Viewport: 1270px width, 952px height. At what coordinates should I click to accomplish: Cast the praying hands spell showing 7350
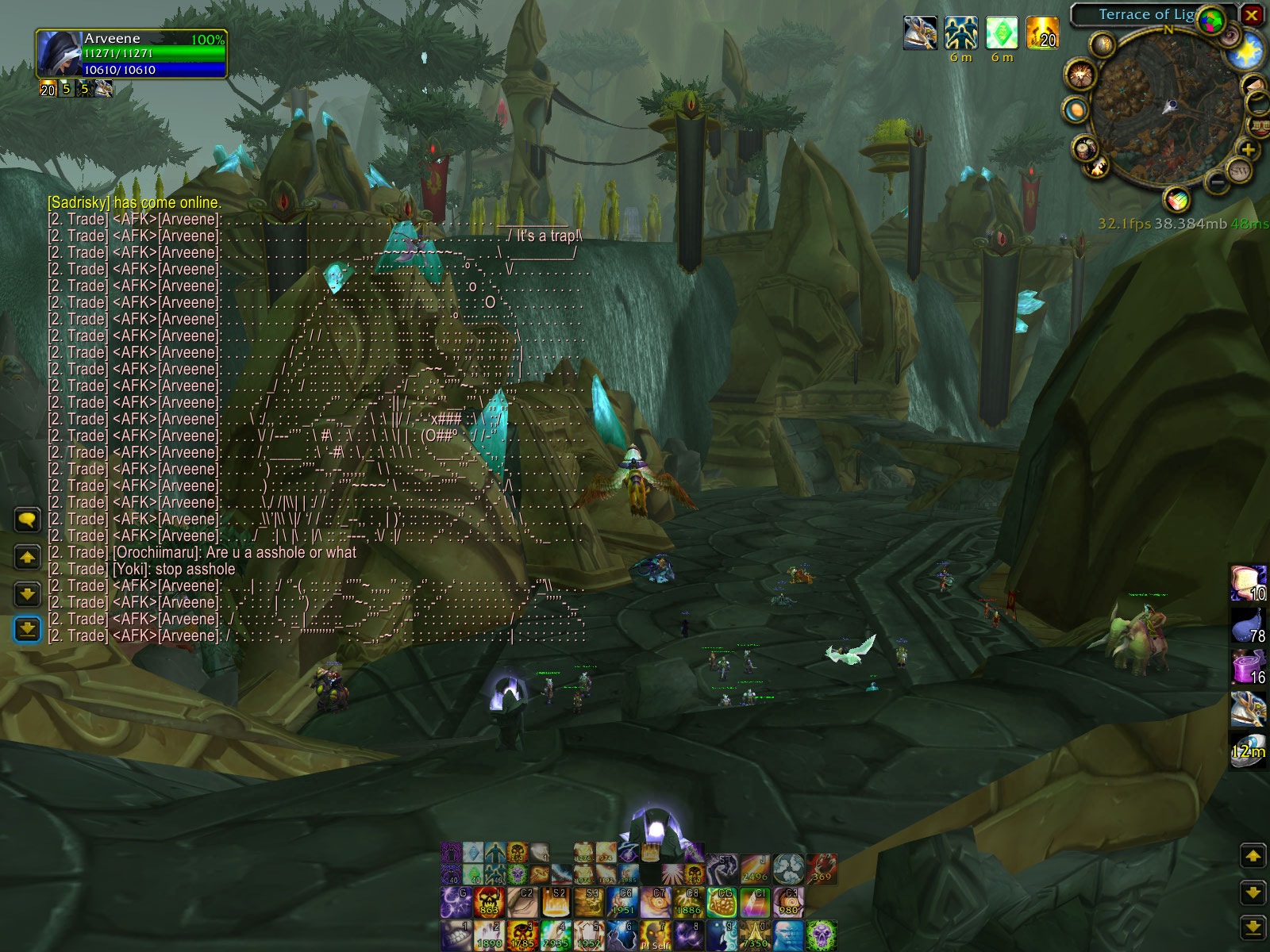pyautogui.click(x=755, y=935)
